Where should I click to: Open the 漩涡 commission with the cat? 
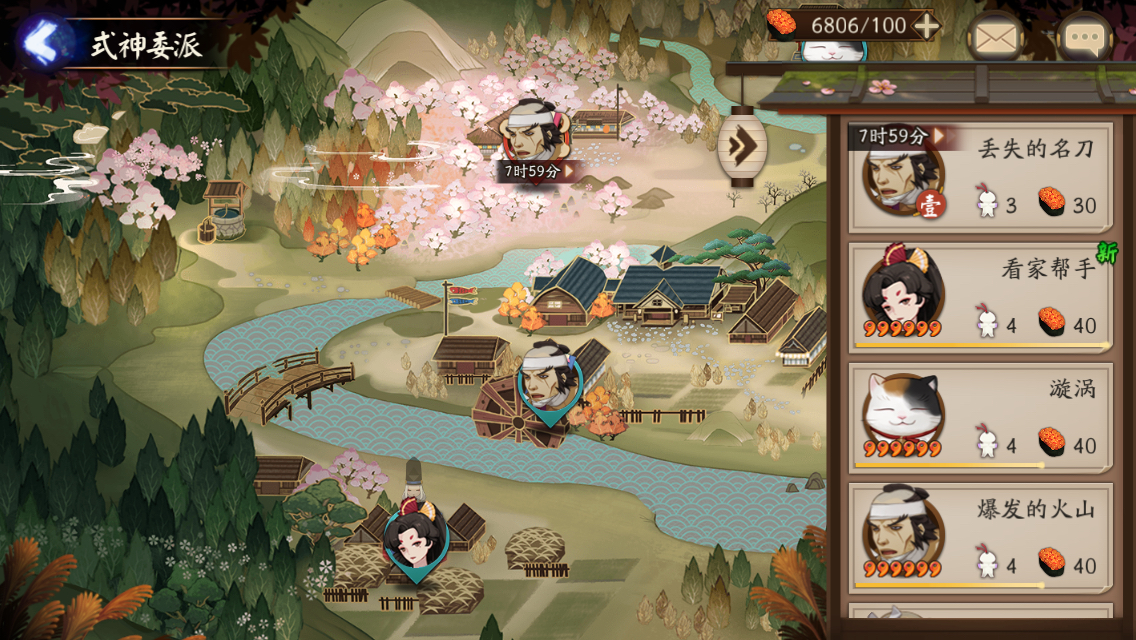coord(980,417)
